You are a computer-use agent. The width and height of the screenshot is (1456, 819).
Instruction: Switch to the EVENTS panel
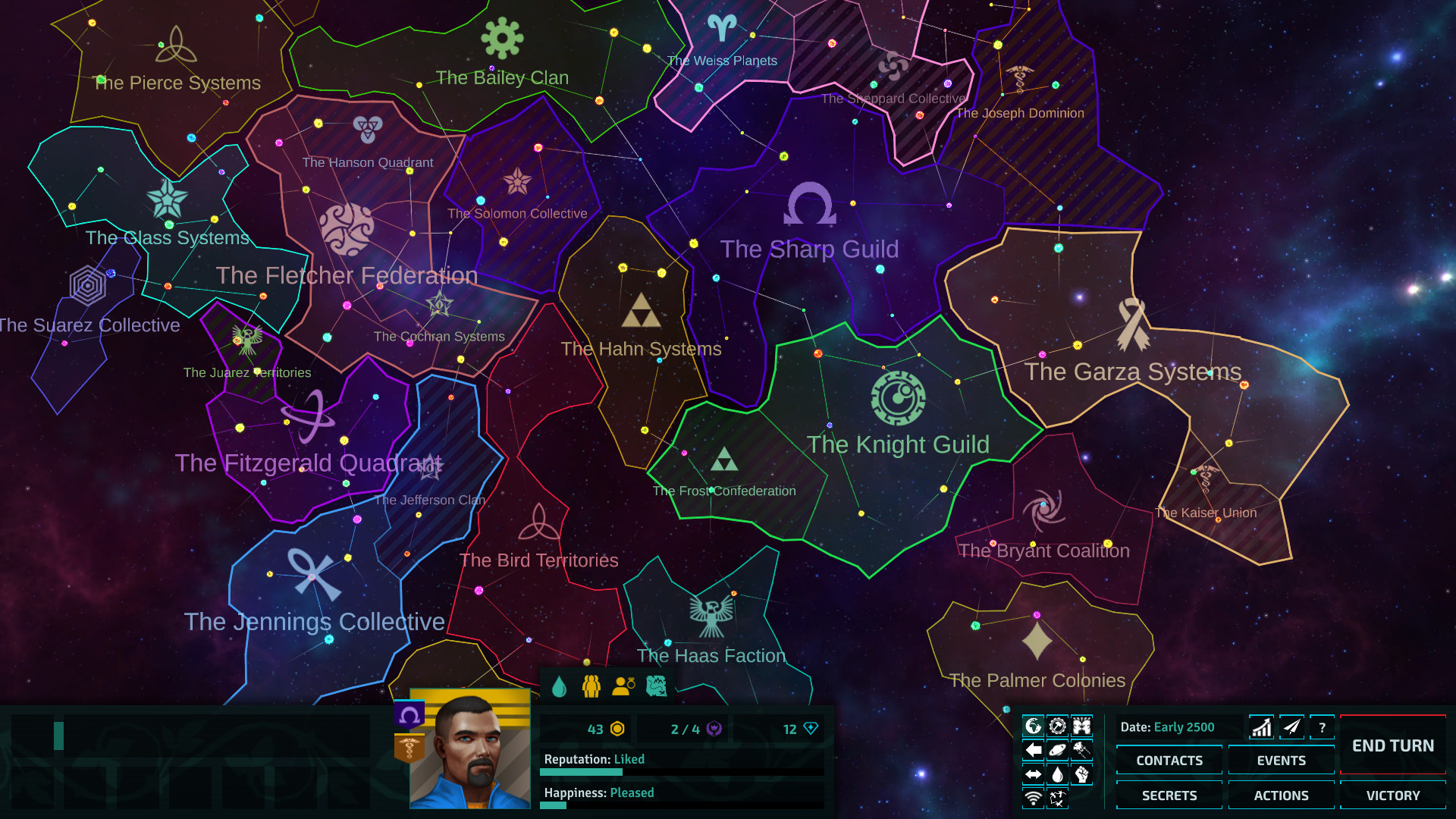1281,760
